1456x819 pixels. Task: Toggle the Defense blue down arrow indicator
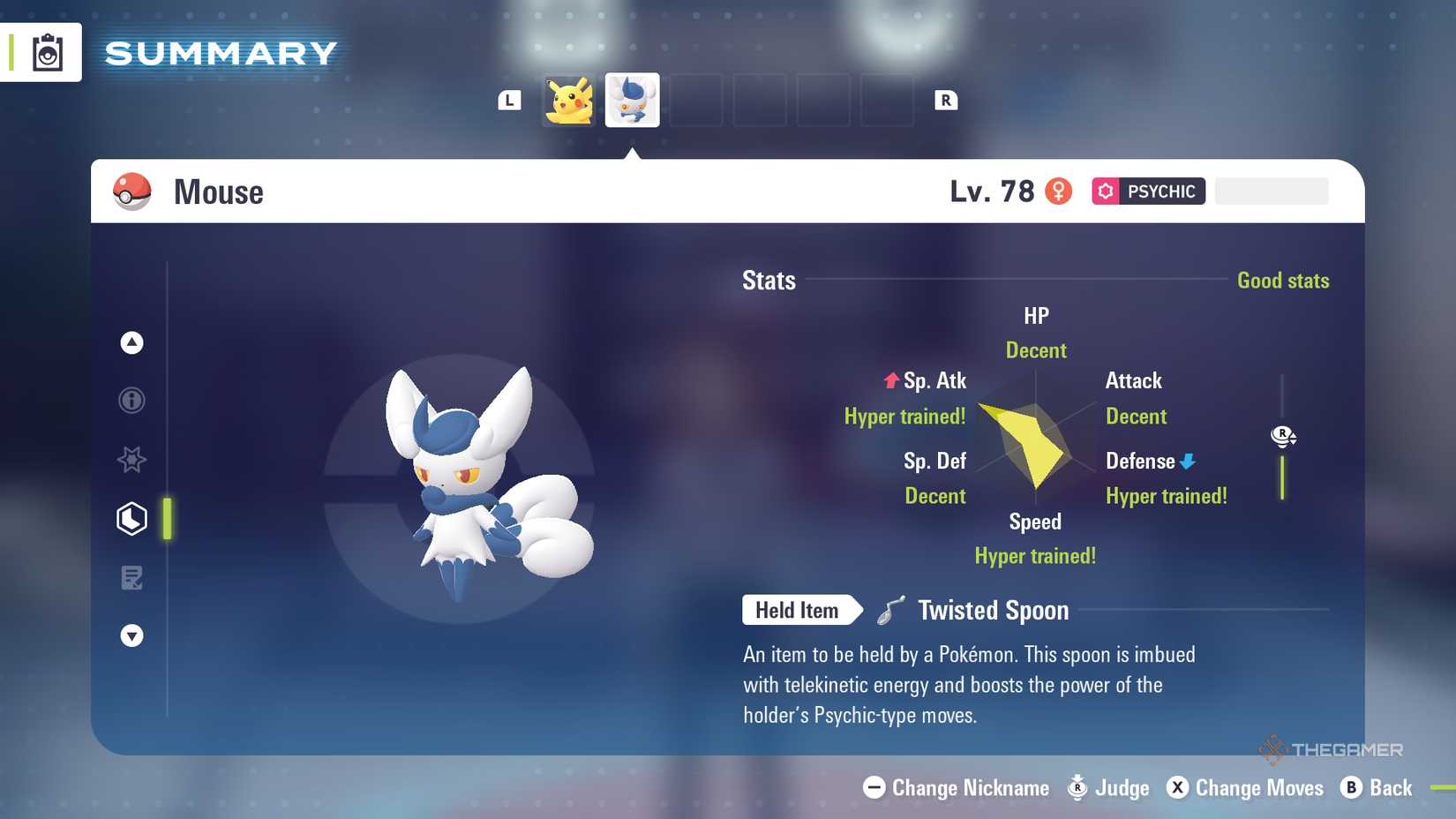pyautogui.click(x=1187, y=461)
